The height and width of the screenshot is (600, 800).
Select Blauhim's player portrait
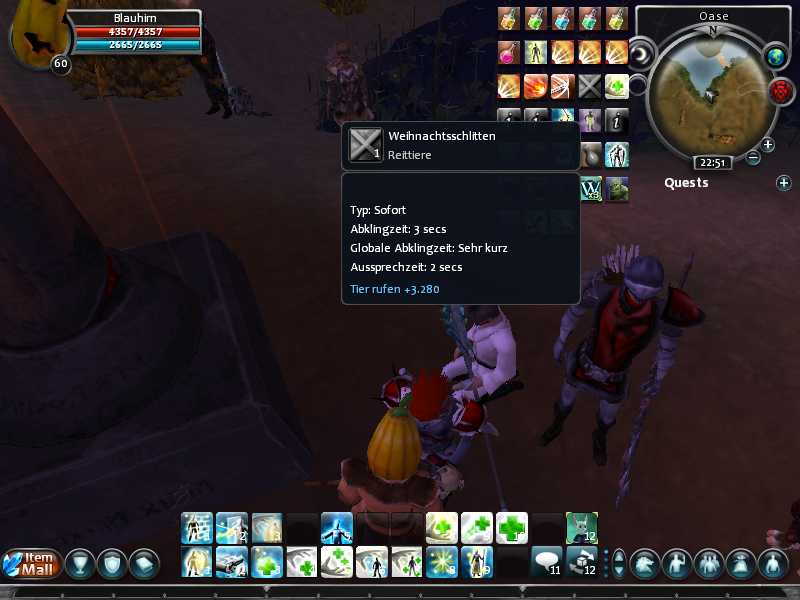point(32,37)
